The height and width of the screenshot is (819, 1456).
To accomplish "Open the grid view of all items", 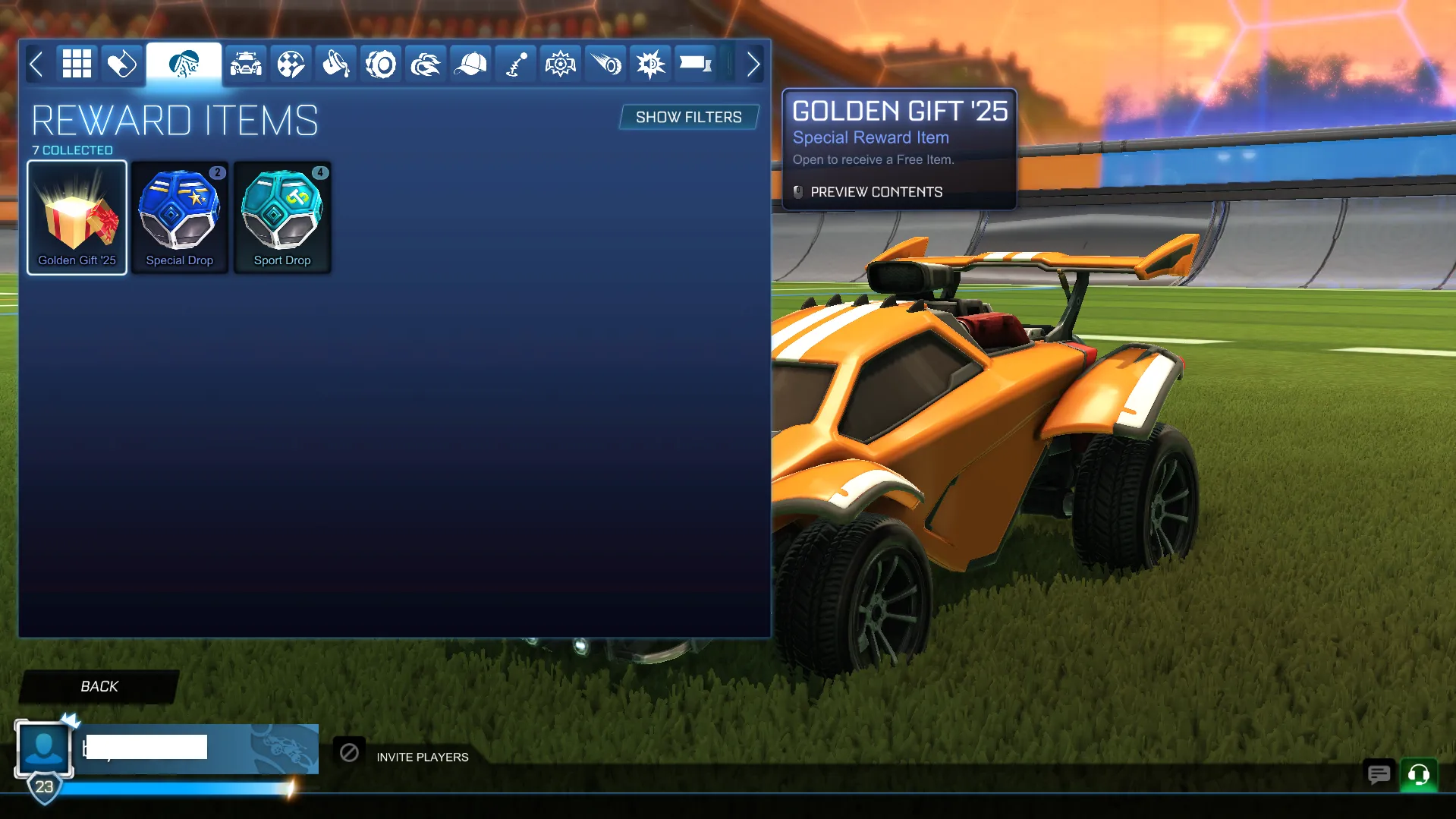I will tap(76, 64).
